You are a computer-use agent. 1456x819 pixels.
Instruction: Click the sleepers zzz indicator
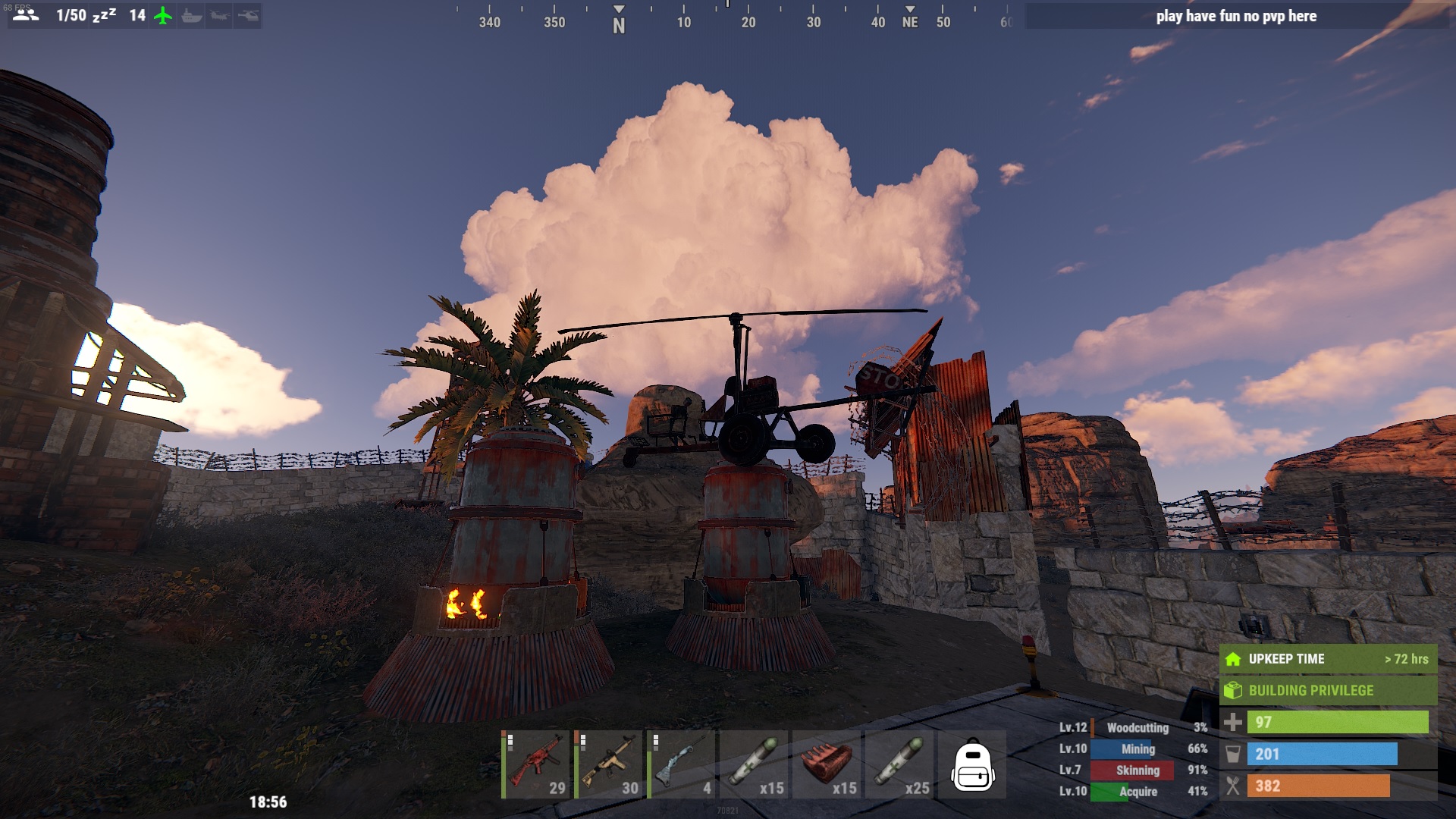coord(104,15)
